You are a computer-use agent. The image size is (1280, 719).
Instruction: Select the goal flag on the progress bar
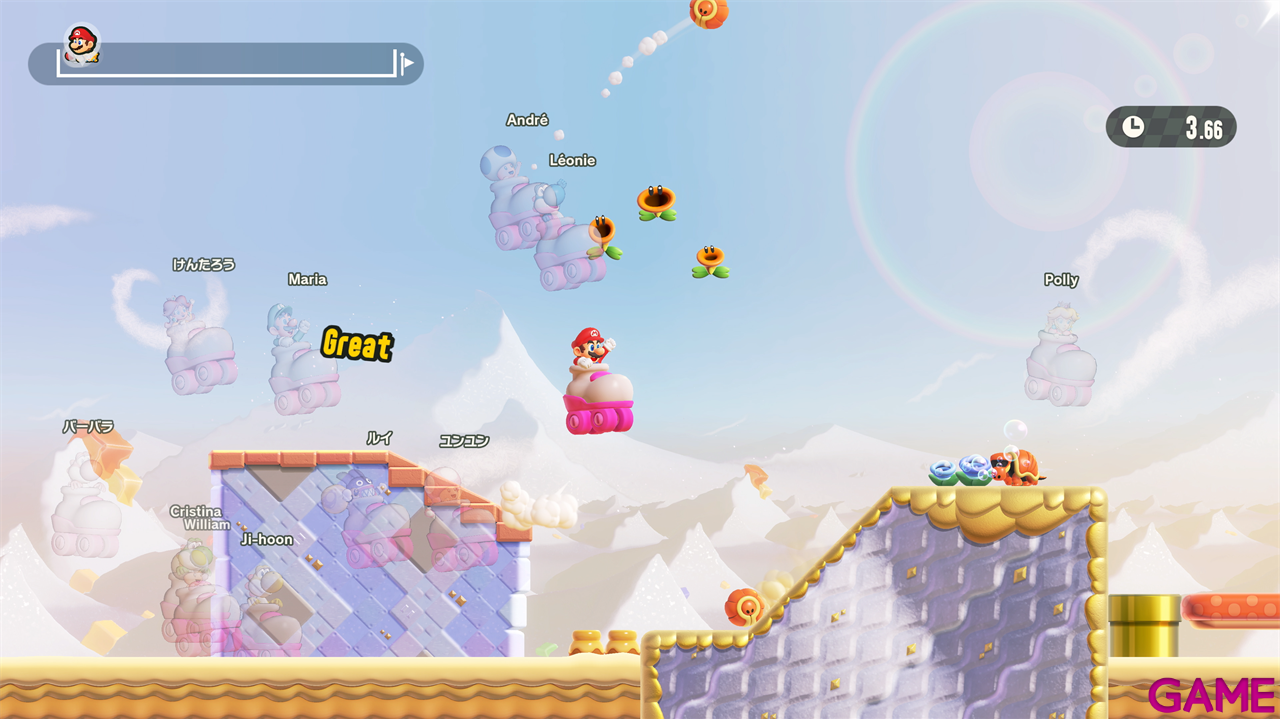407,64
